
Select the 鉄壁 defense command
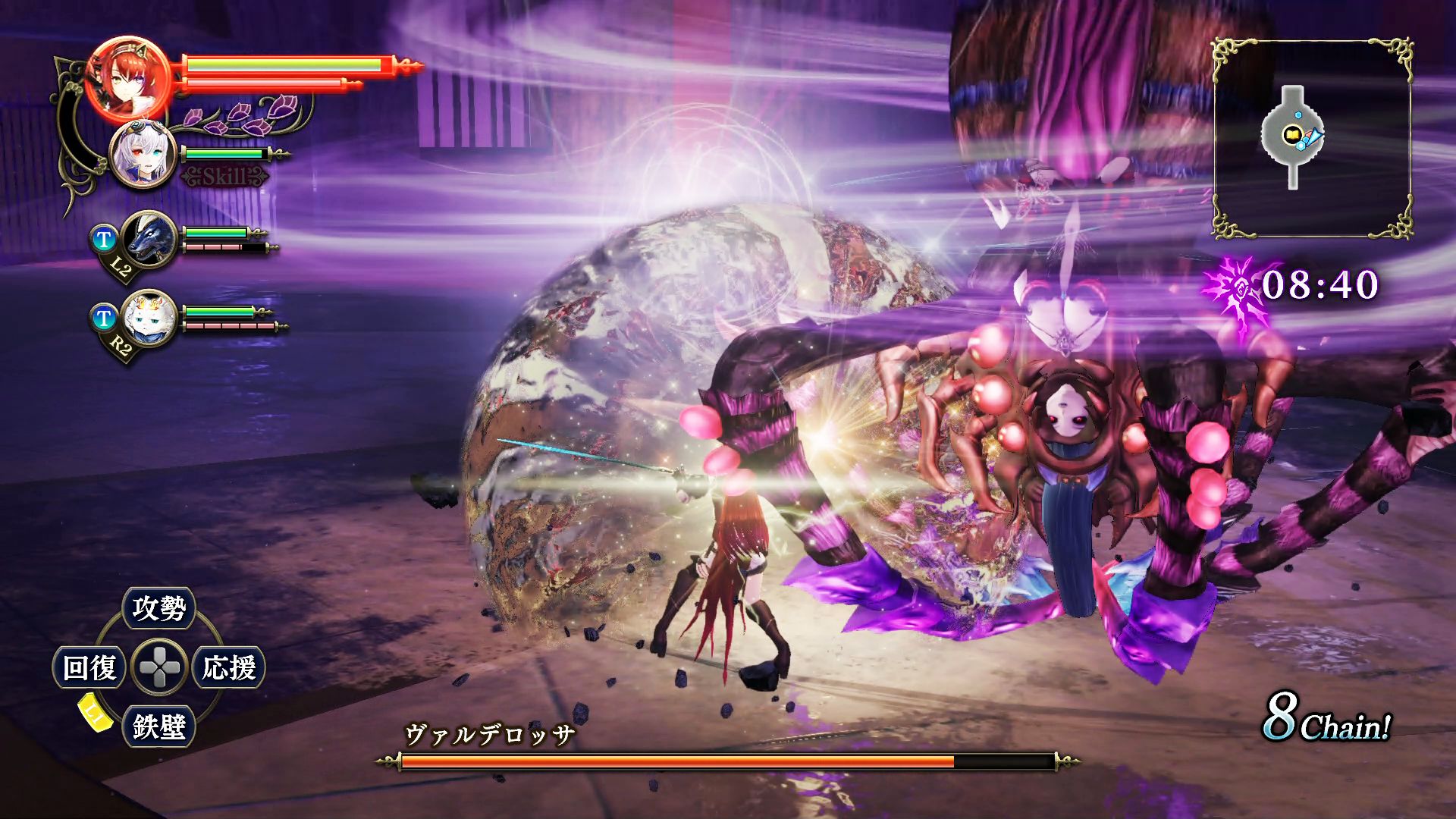click(x=158, y=726)
